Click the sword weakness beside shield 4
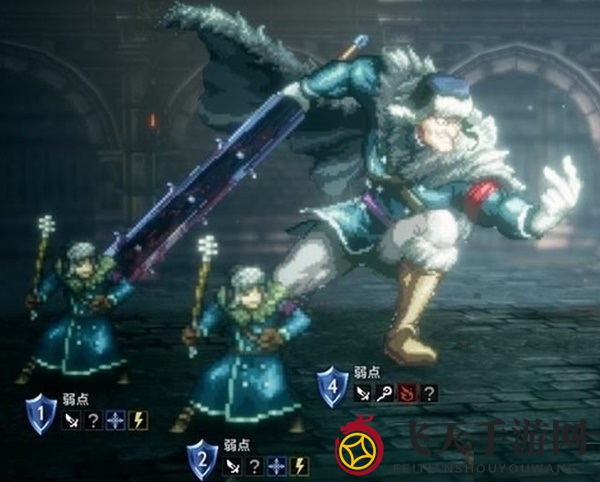 pyautogui.click(x=364, y=393)
